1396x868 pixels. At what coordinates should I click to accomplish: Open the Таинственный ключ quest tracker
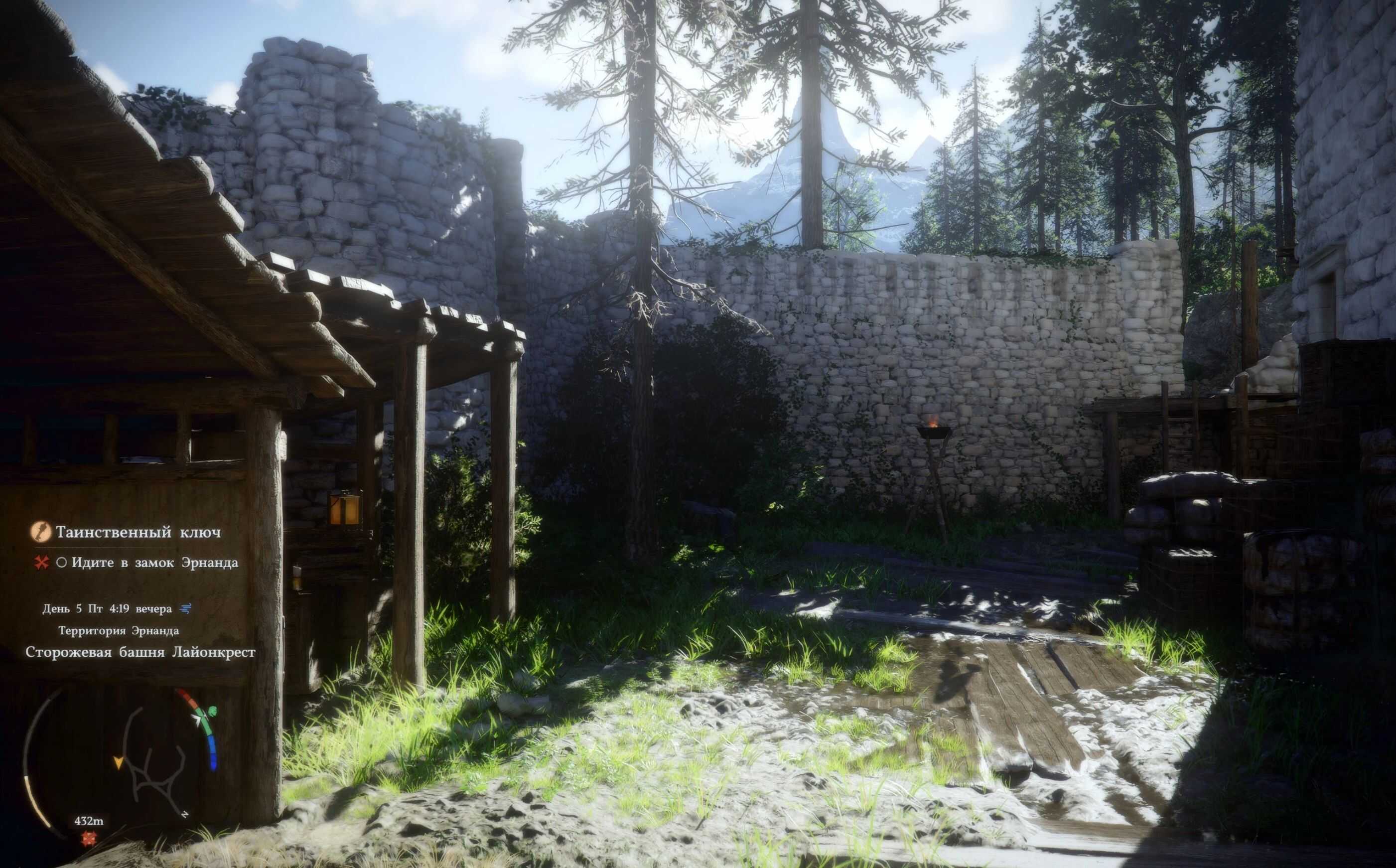pyautogui.click(x=138, y=532)
